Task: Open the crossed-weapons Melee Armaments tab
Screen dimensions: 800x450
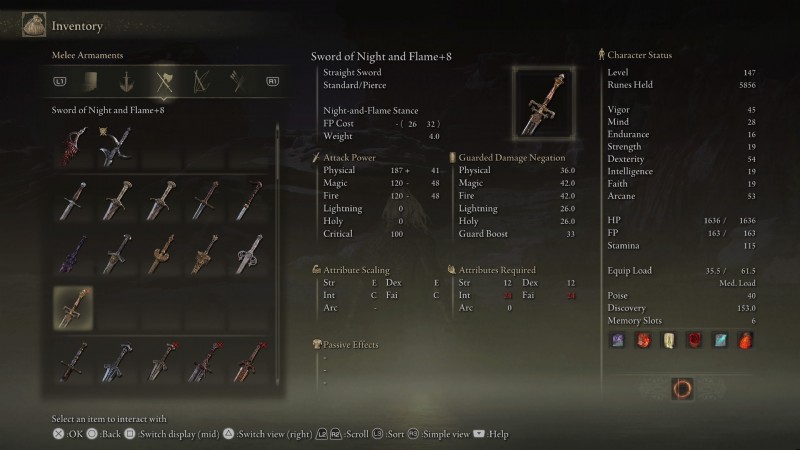Action: (x=163, y=82)
